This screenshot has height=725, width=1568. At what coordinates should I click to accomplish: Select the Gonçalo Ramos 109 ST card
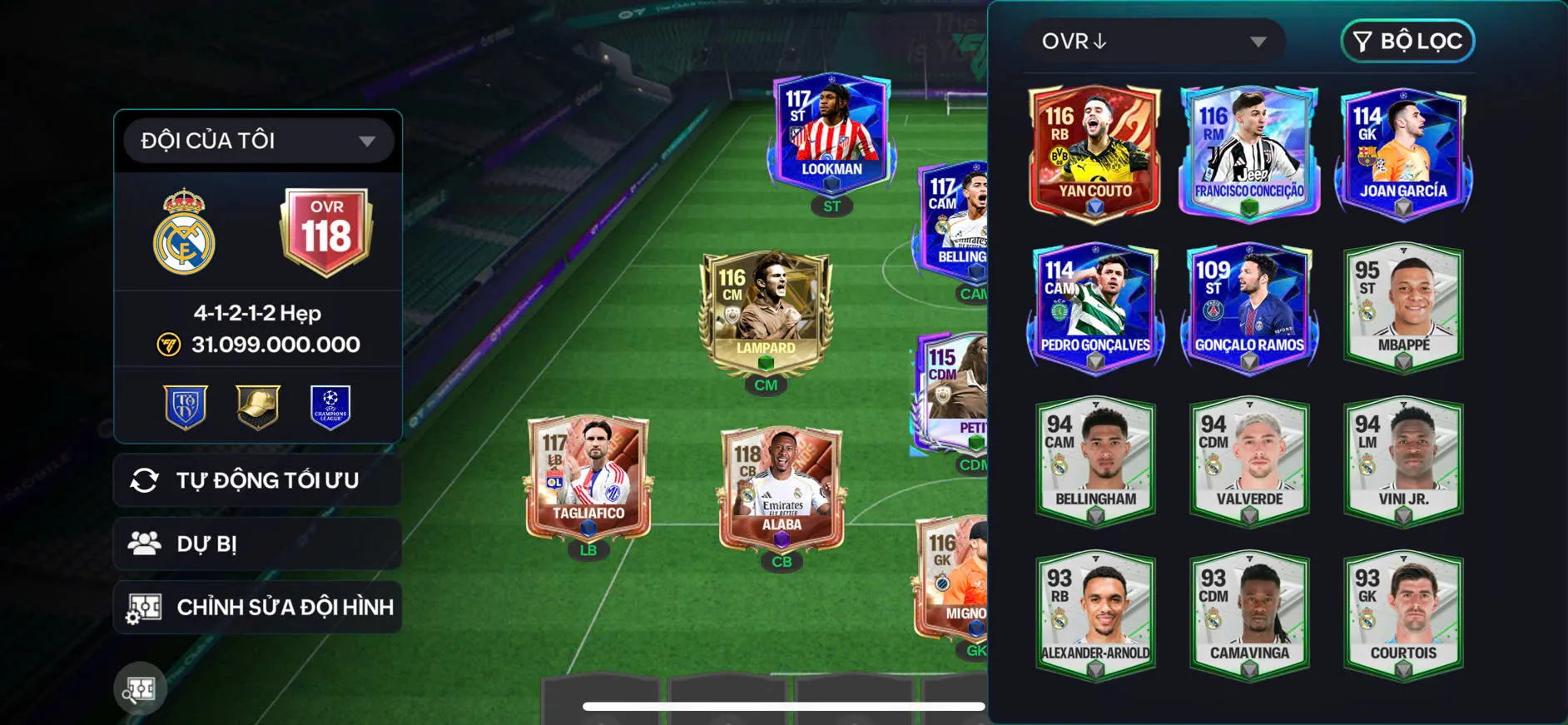tap(1249, 308)
